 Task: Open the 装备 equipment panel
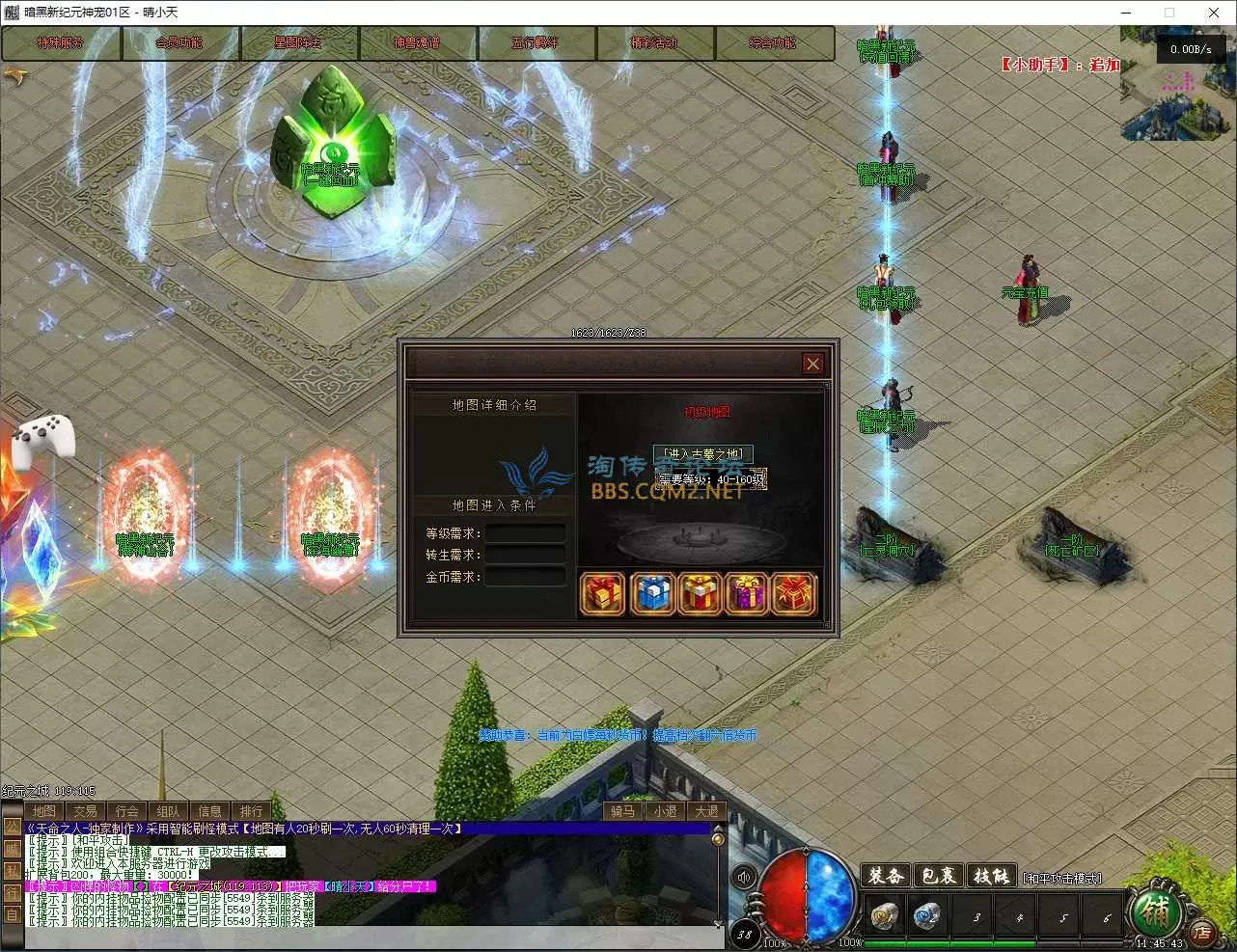click(x=886, y=876)
